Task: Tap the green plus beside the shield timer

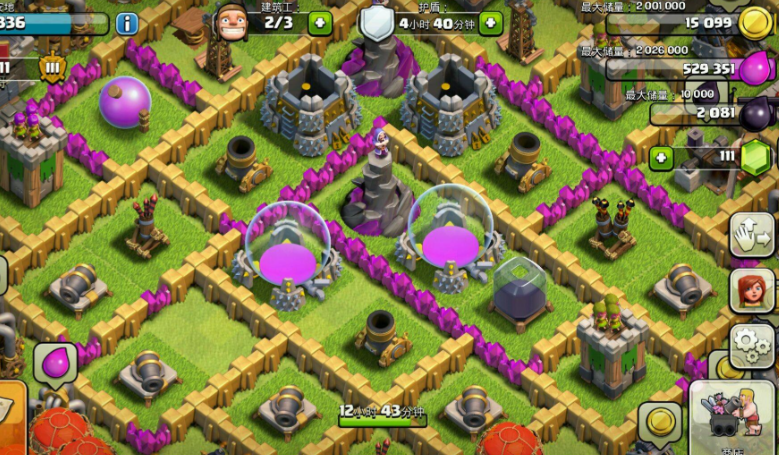Action: 490,22
